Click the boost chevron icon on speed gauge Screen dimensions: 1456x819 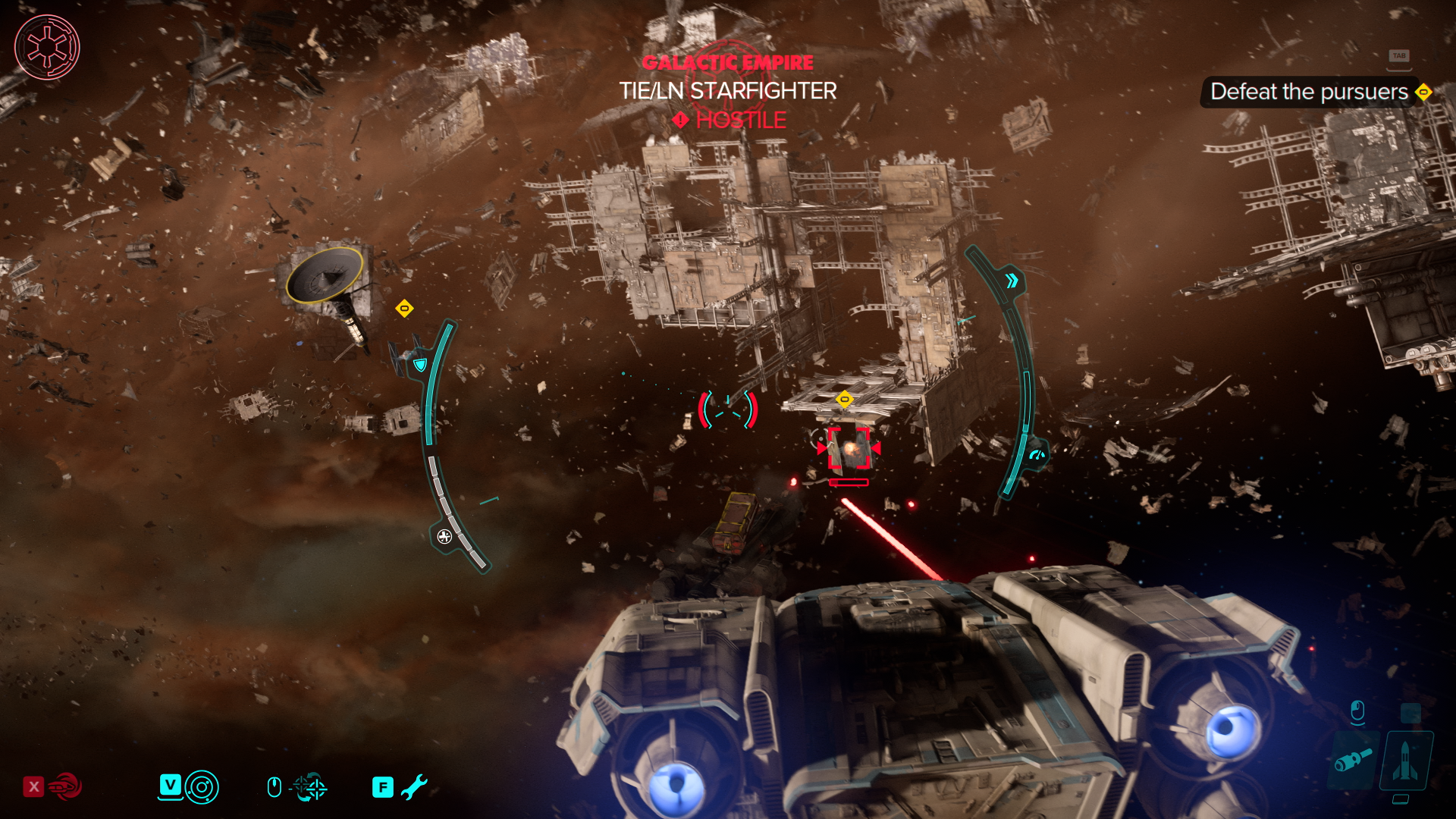1012,281
